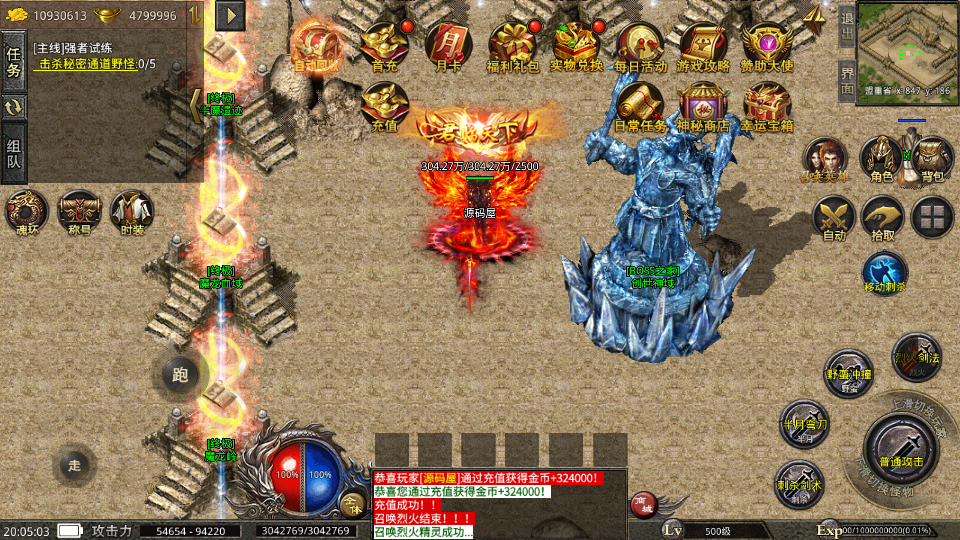Open the 福利礼包 gift pack

point(512,45)
